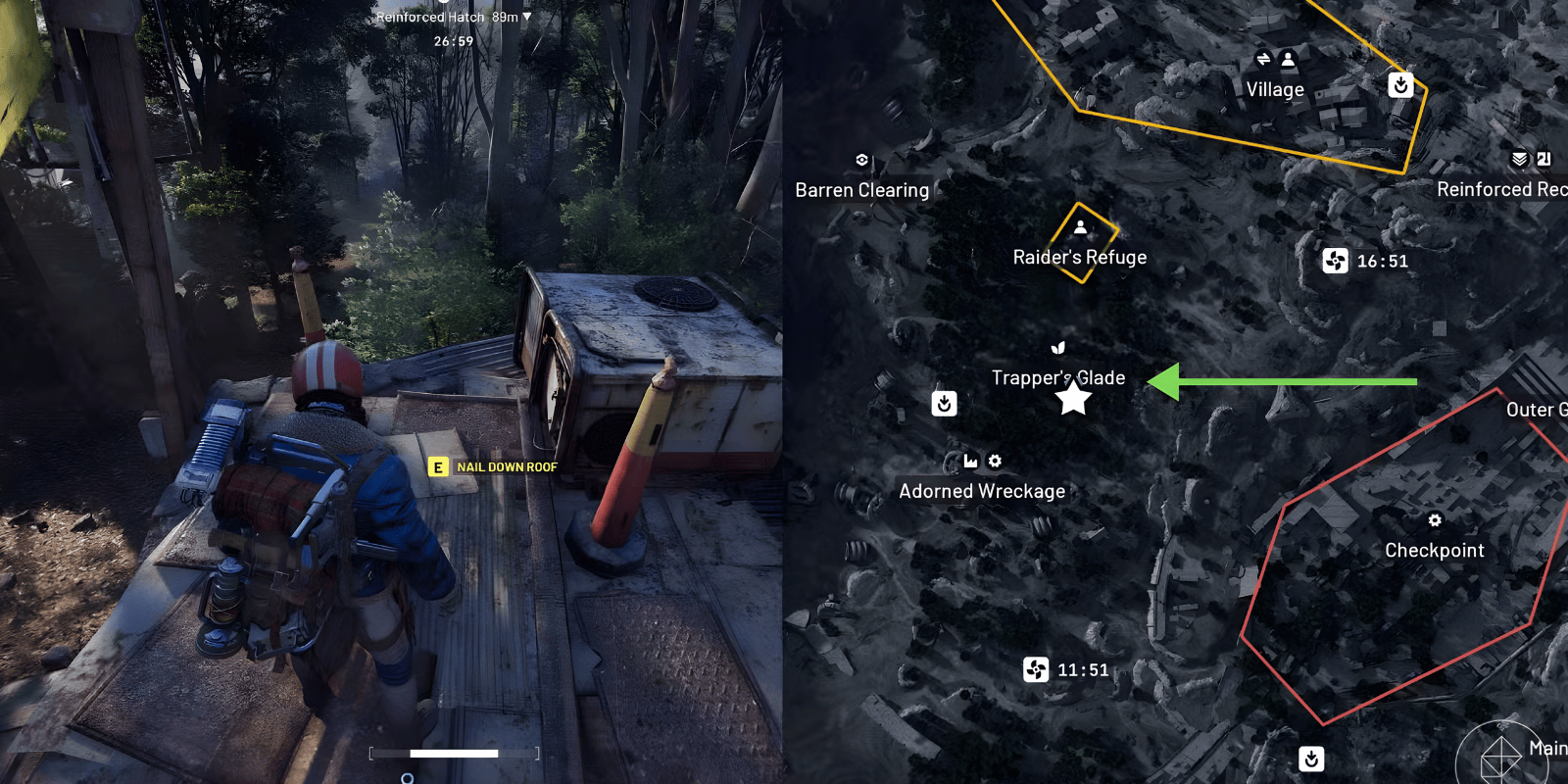Select the Checkpoint map label

1435,550
